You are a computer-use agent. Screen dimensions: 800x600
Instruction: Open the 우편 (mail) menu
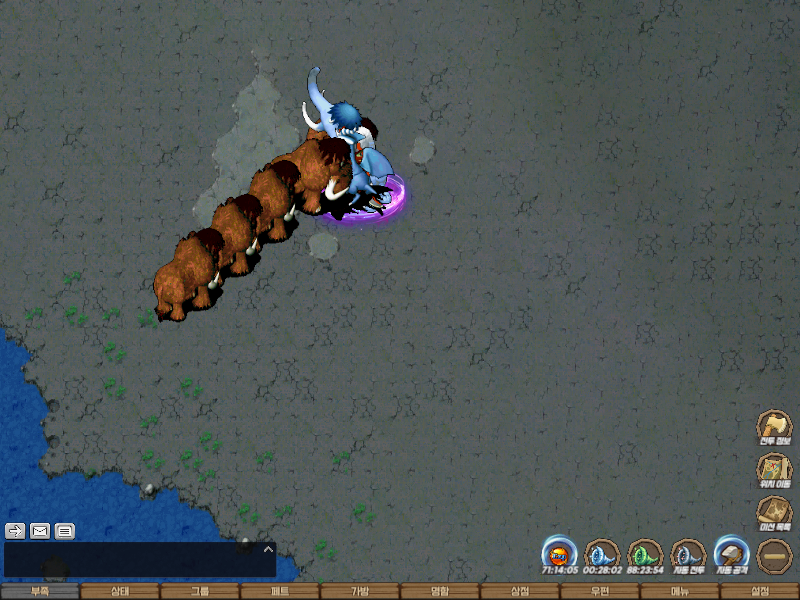click(x=600, y=591)
